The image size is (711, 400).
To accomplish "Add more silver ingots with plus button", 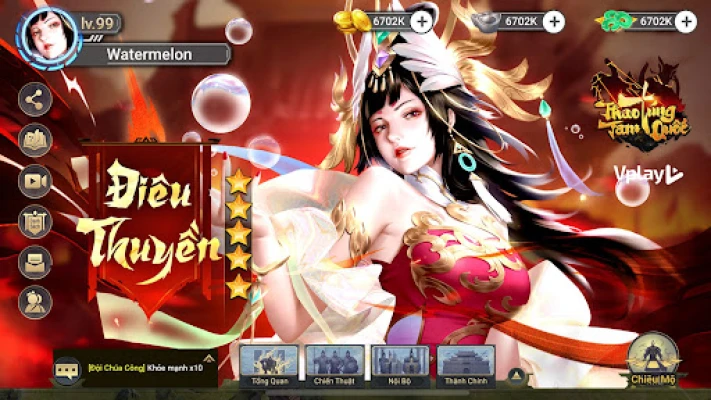I will pos(554,20).
